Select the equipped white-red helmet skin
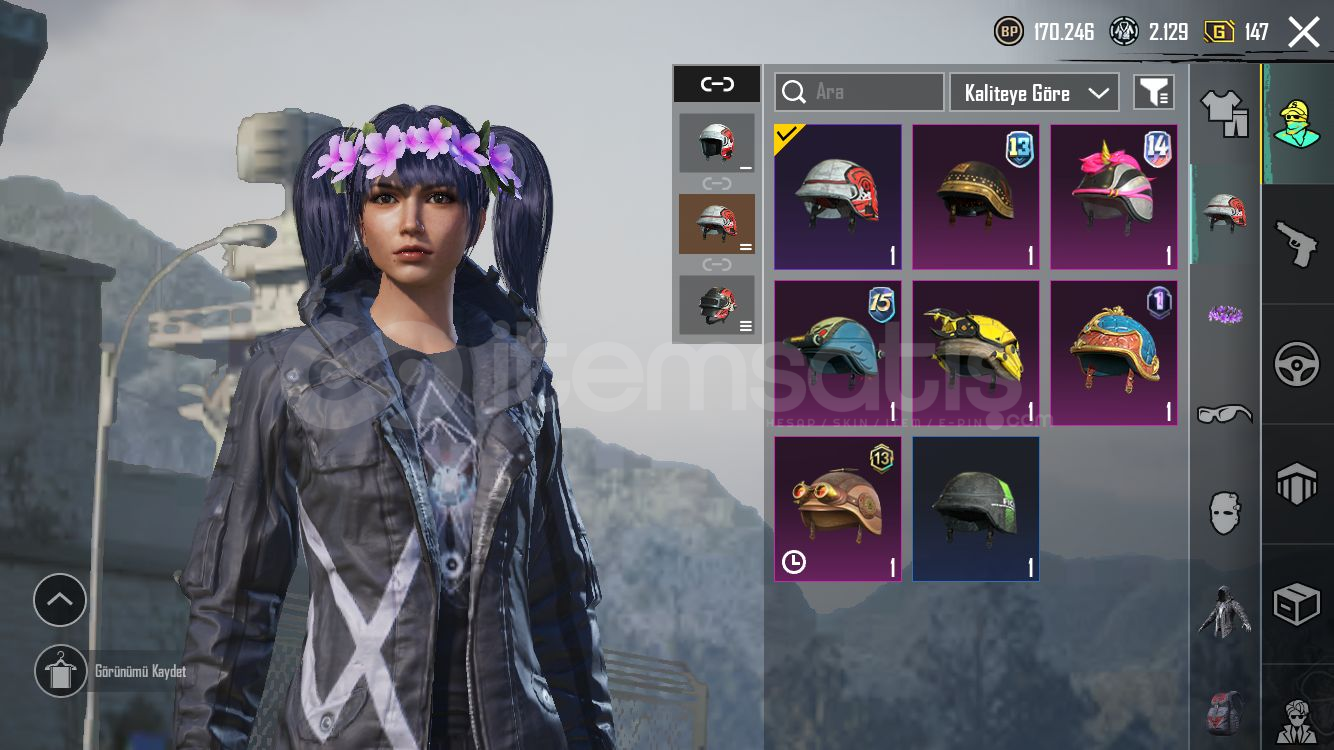The image size is (1334, 750). click(837, 197)
